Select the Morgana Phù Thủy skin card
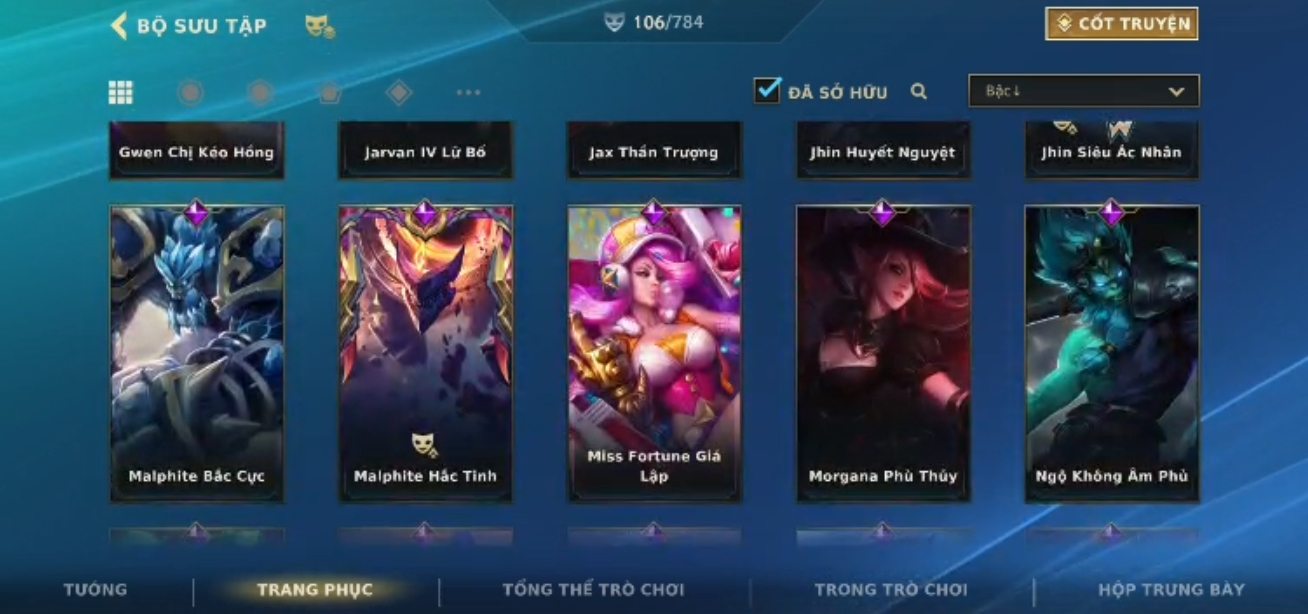This screenshot has height=614, width=1308. 883,353
